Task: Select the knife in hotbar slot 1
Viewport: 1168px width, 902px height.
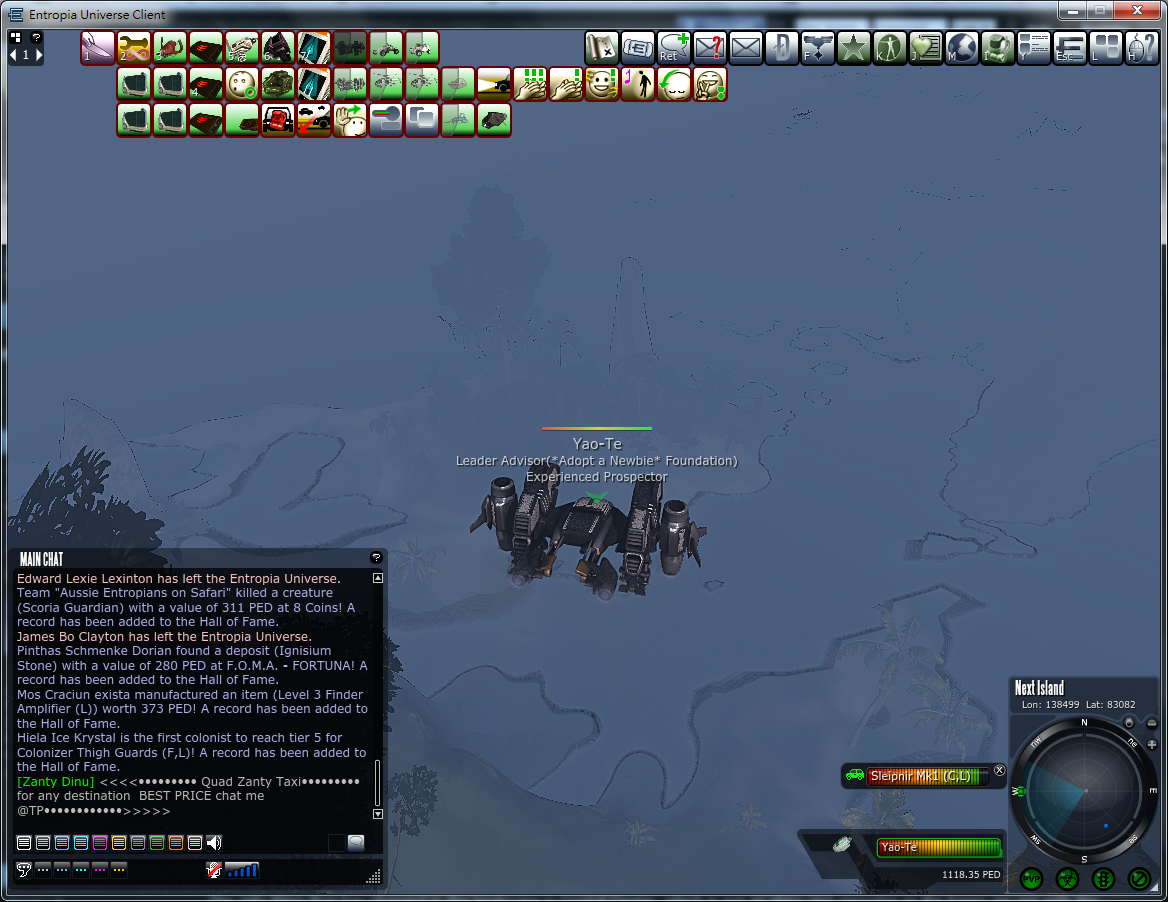Action: [x=98, y=48]
